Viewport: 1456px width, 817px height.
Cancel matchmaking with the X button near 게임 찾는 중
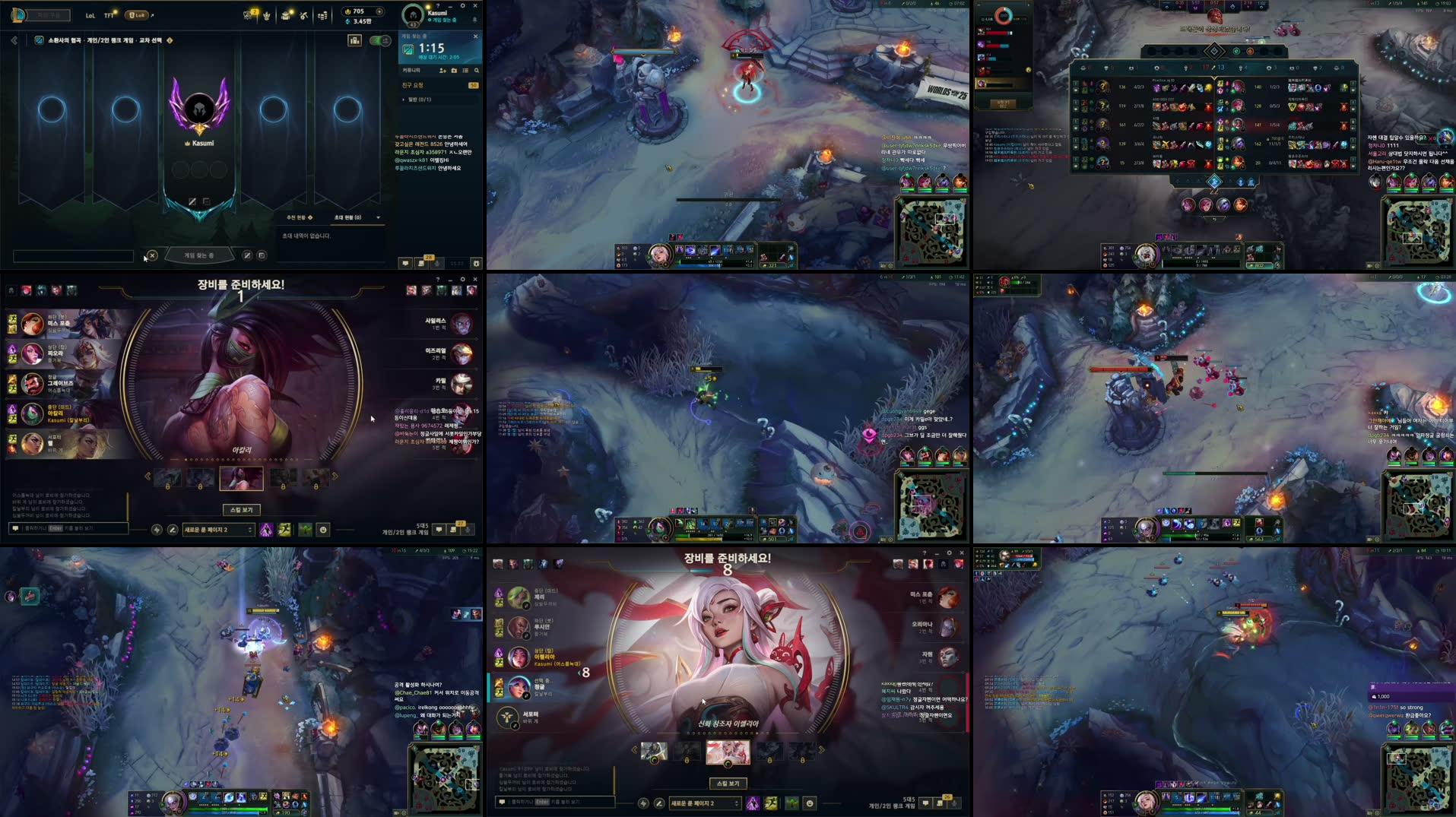point(153,255)
